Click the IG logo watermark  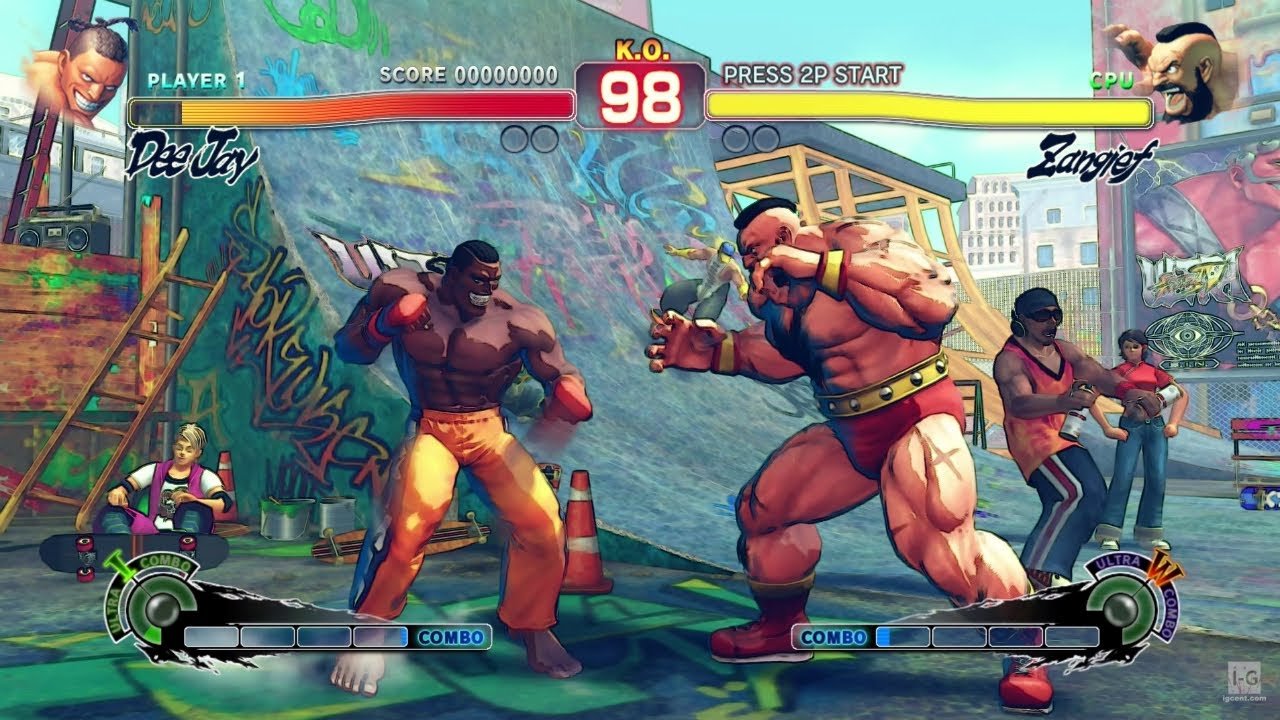pos(1242,681)
